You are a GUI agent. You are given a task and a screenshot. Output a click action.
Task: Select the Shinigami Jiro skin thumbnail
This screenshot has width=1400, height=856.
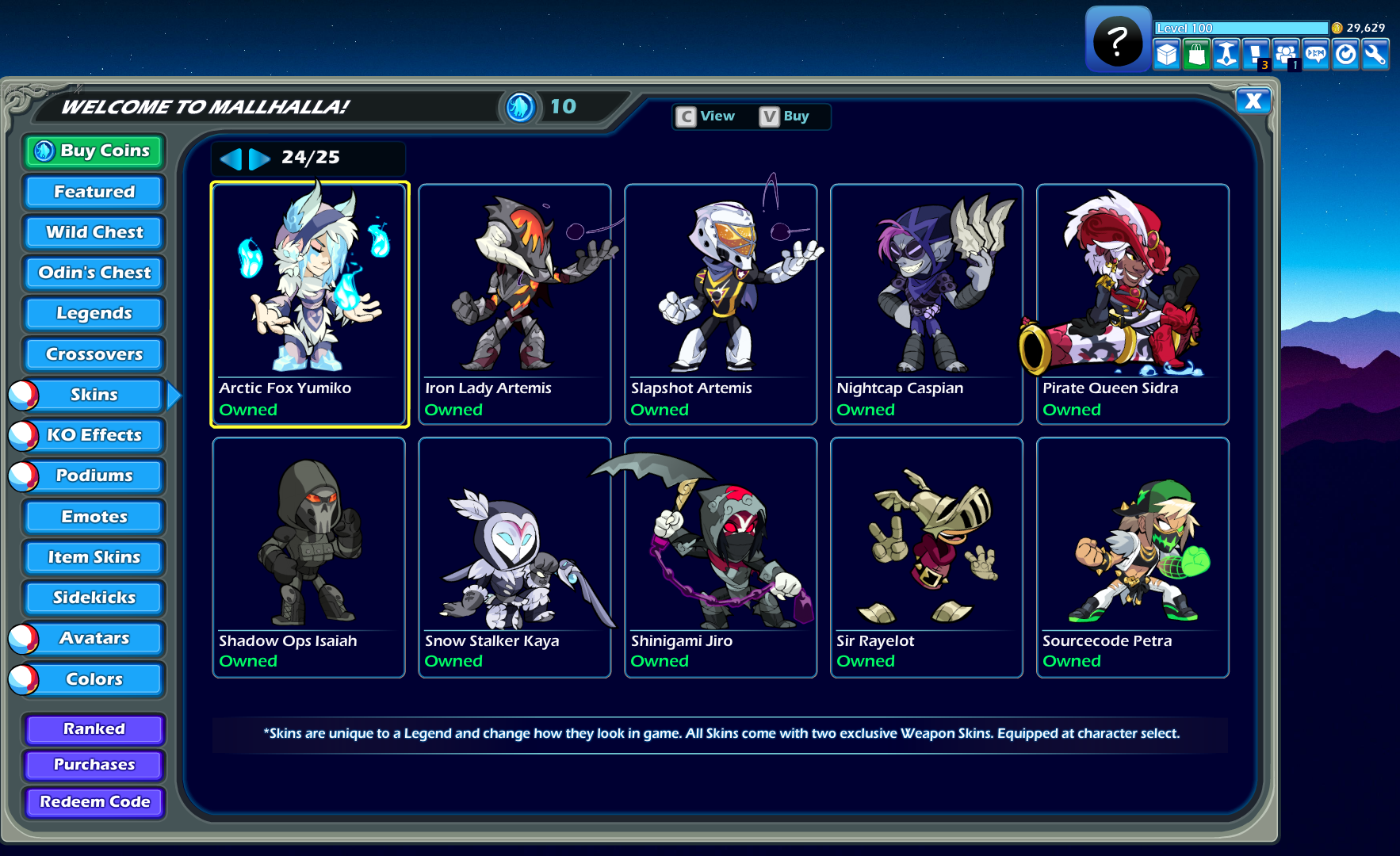click(720, 555)
